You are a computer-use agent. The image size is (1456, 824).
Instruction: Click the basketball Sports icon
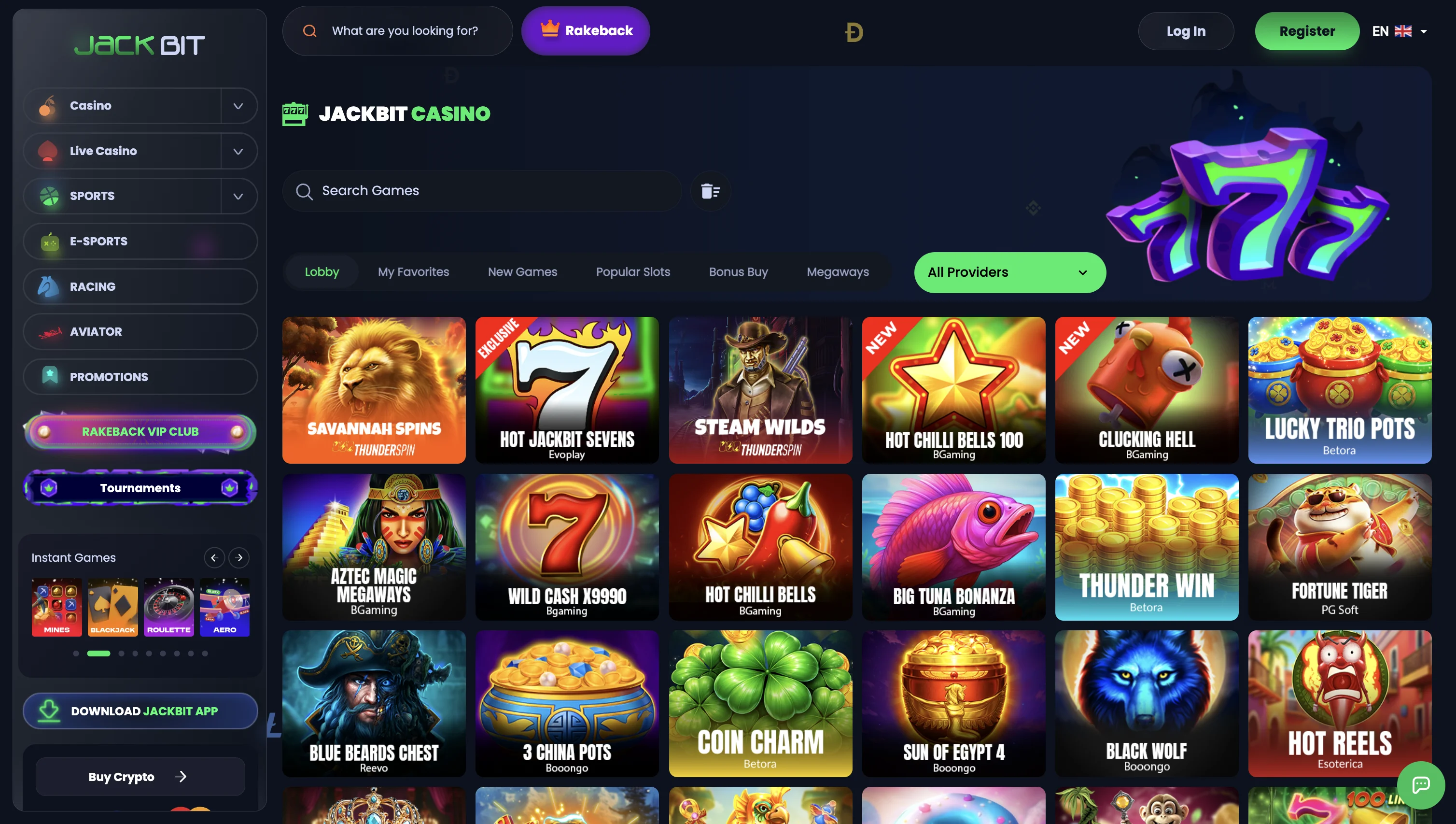click(49, 196)
